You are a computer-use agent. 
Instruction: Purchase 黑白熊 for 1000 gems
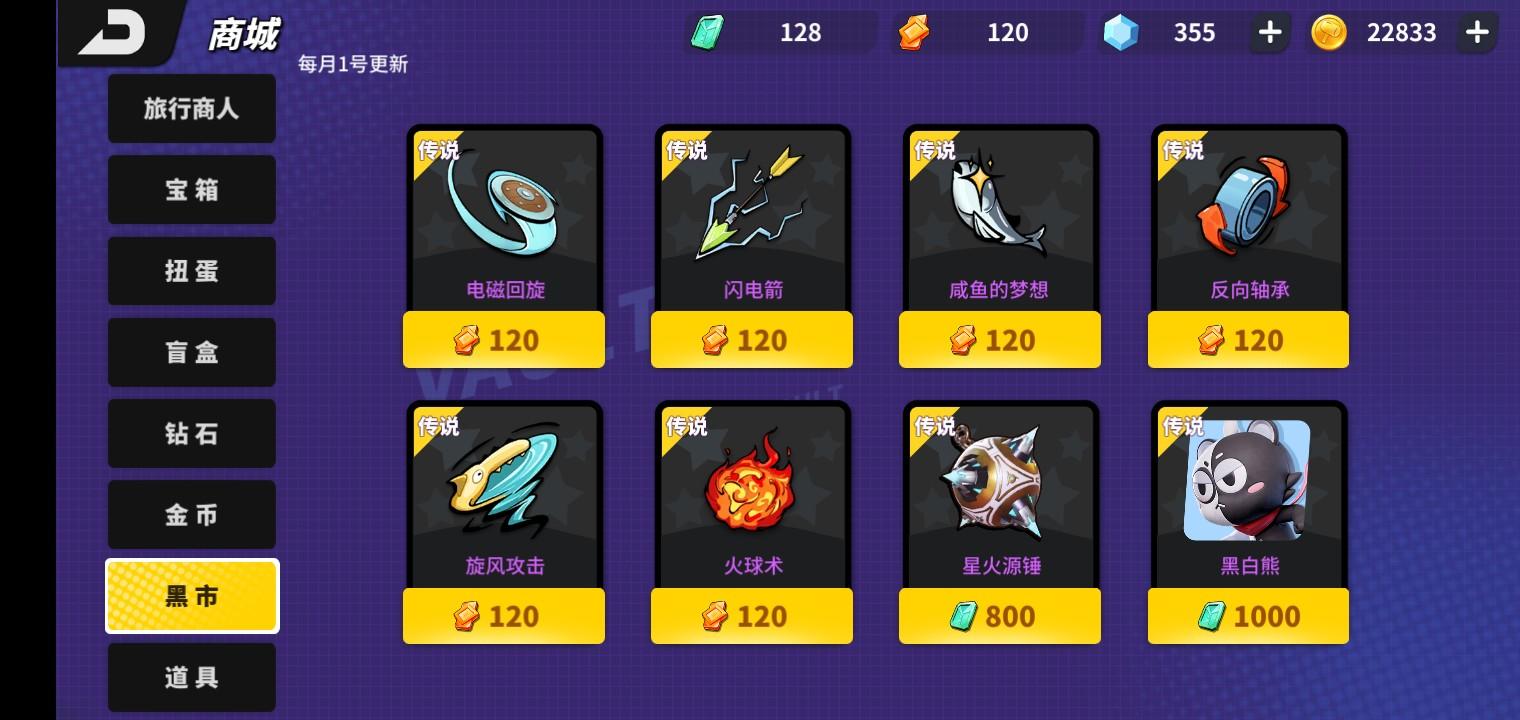(1248, 616)
